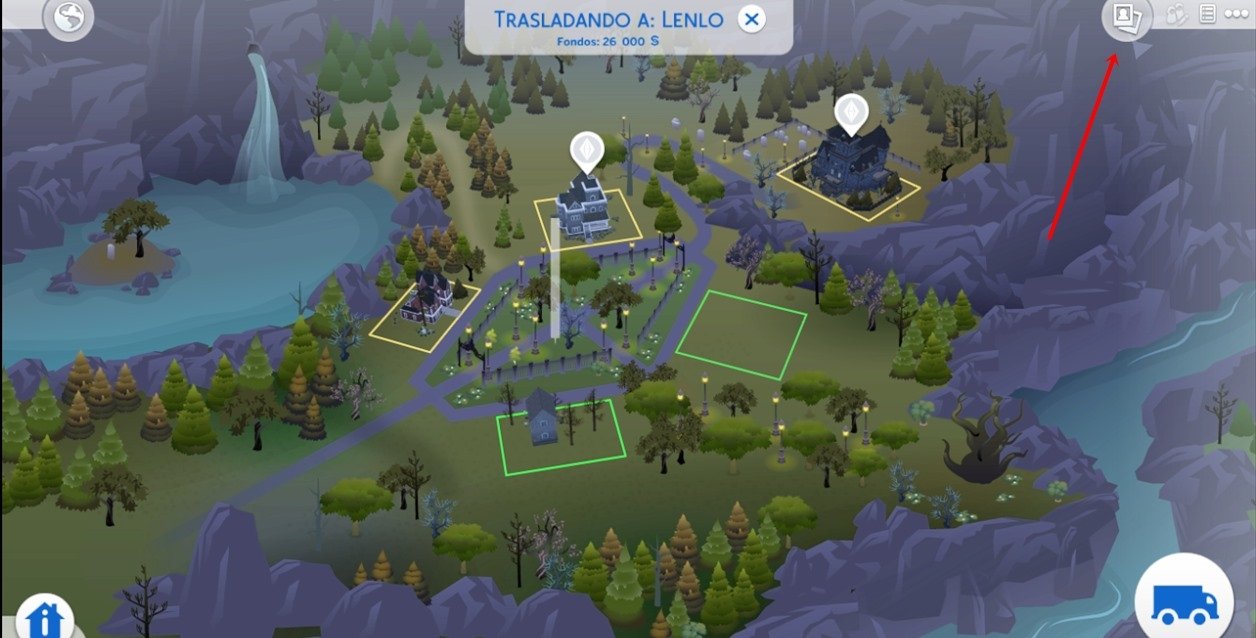Image resolution: width=1256 pixels, height=638 pixels.
Task: Select the plumbob pin over the dark mansion
Action: click(x=849, y=111)
